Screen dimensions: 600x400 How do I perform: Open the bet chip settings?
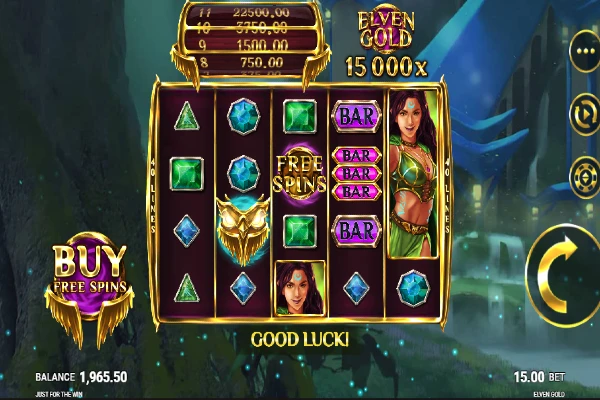click(x=584, y=177)
